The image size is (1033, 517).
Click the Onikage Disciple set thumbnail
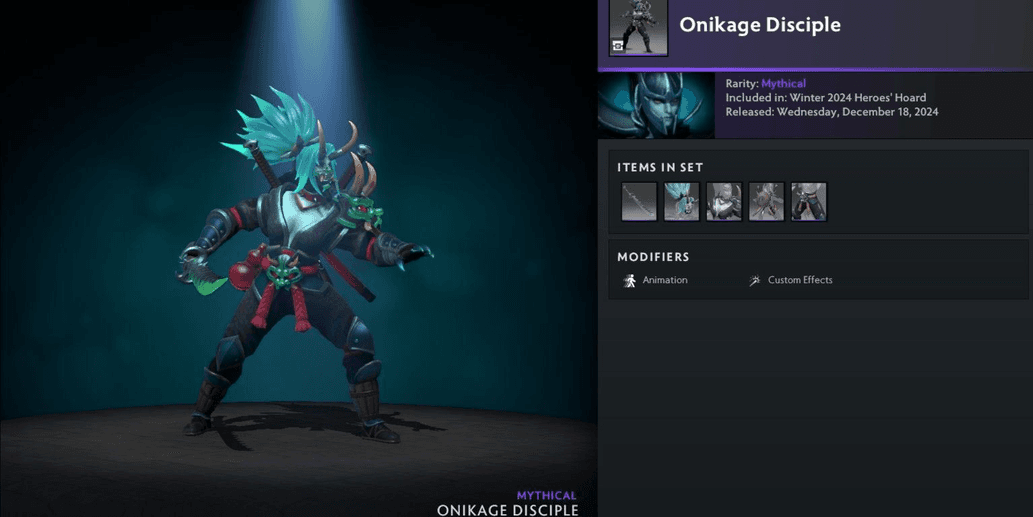(638, 27)
